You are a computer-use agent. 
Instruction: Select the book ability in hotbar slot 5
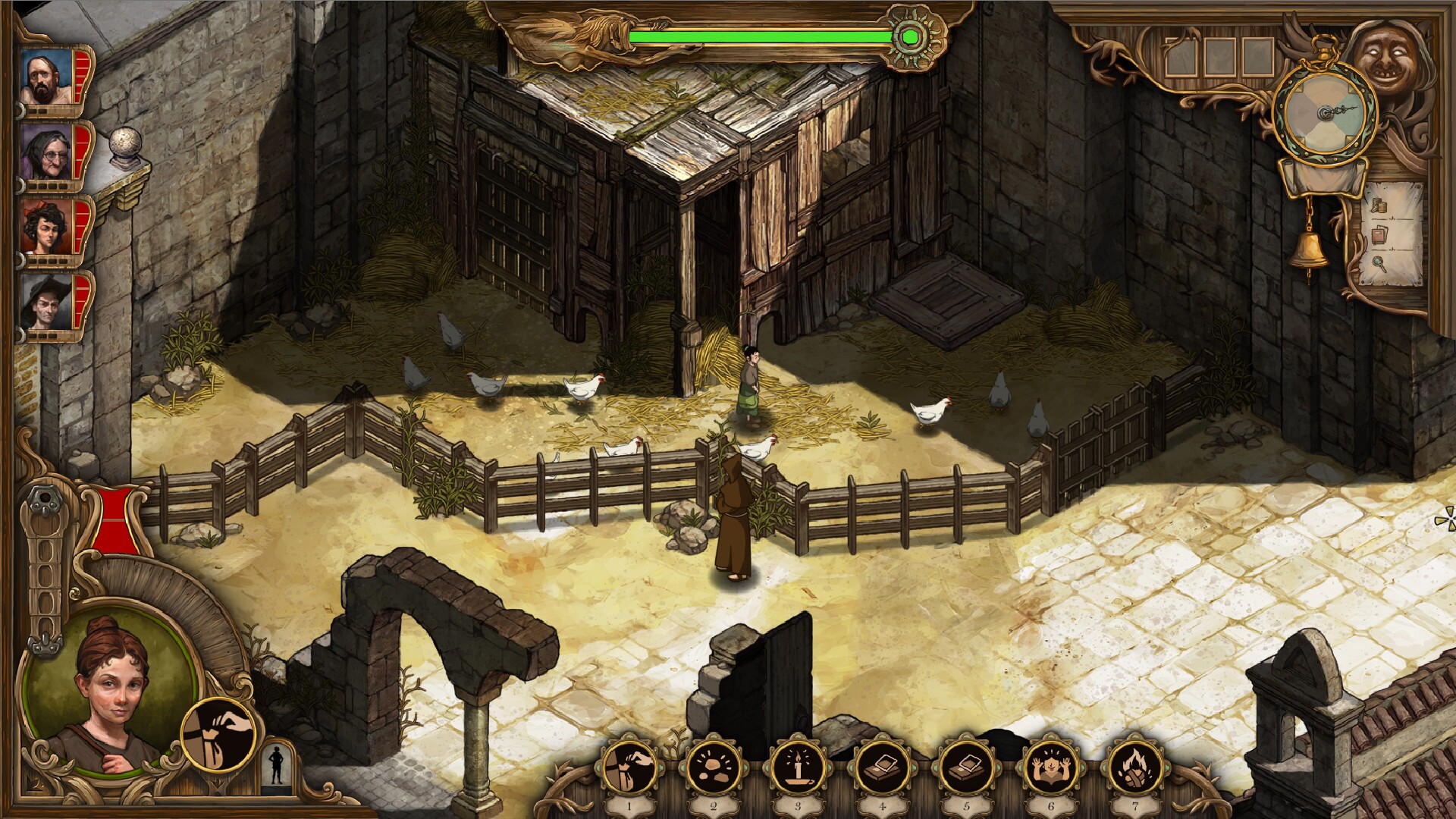point(966,768)
